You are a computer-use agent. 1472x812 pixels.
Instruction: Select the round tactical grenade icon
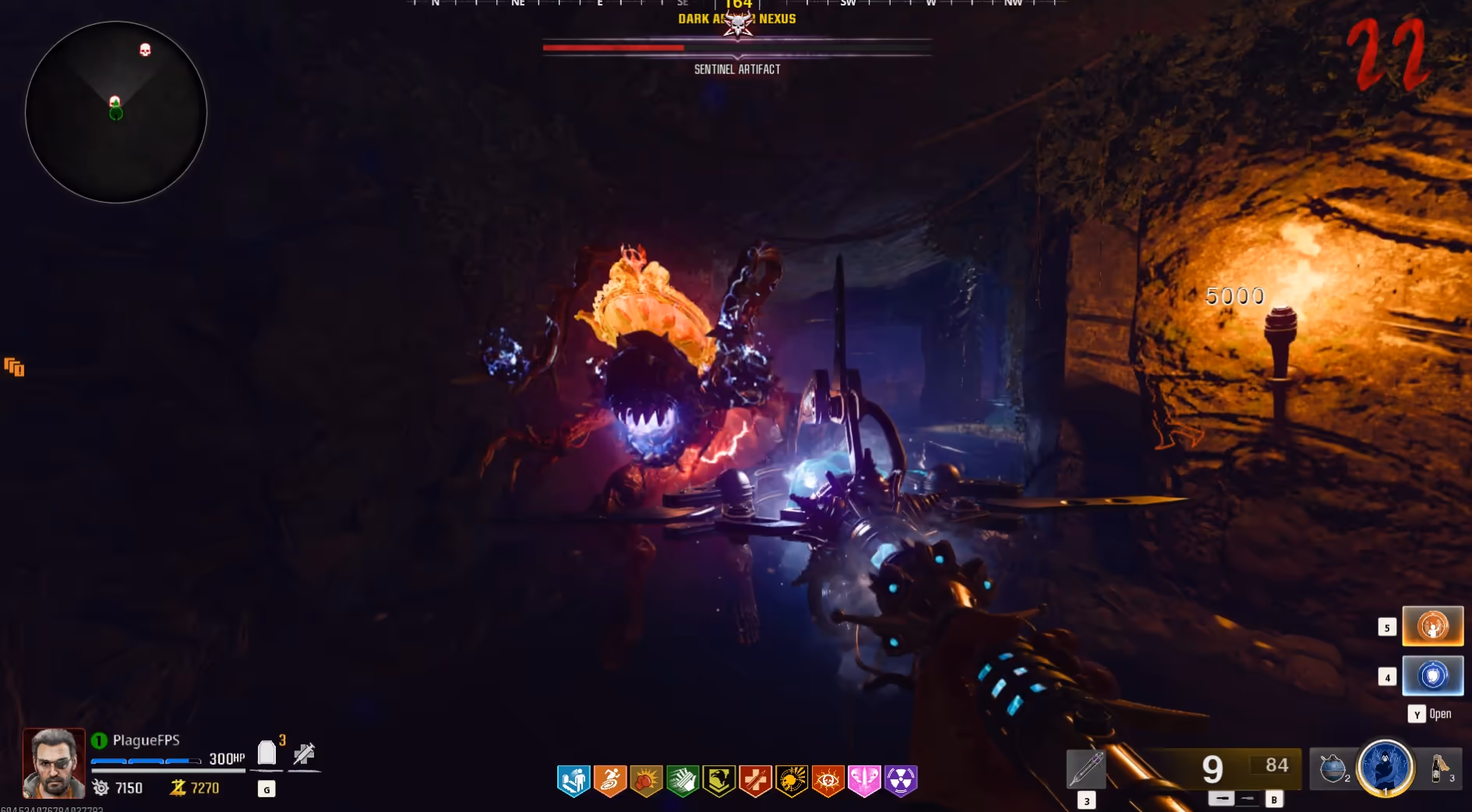click(x=1333, y=768)
